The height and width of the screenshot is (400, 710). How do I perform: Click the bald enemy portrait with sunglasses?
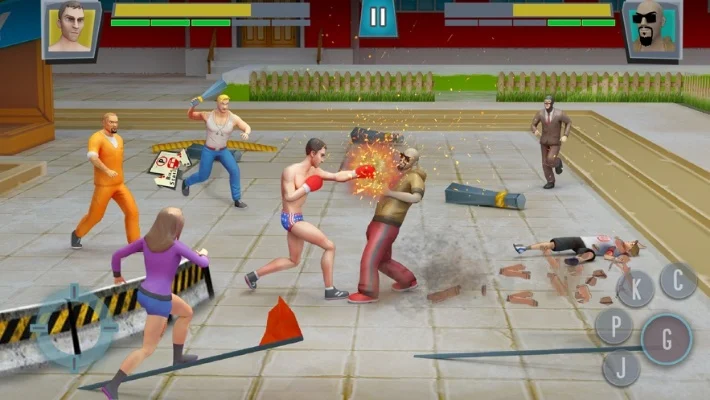click(x=651, y=27)
